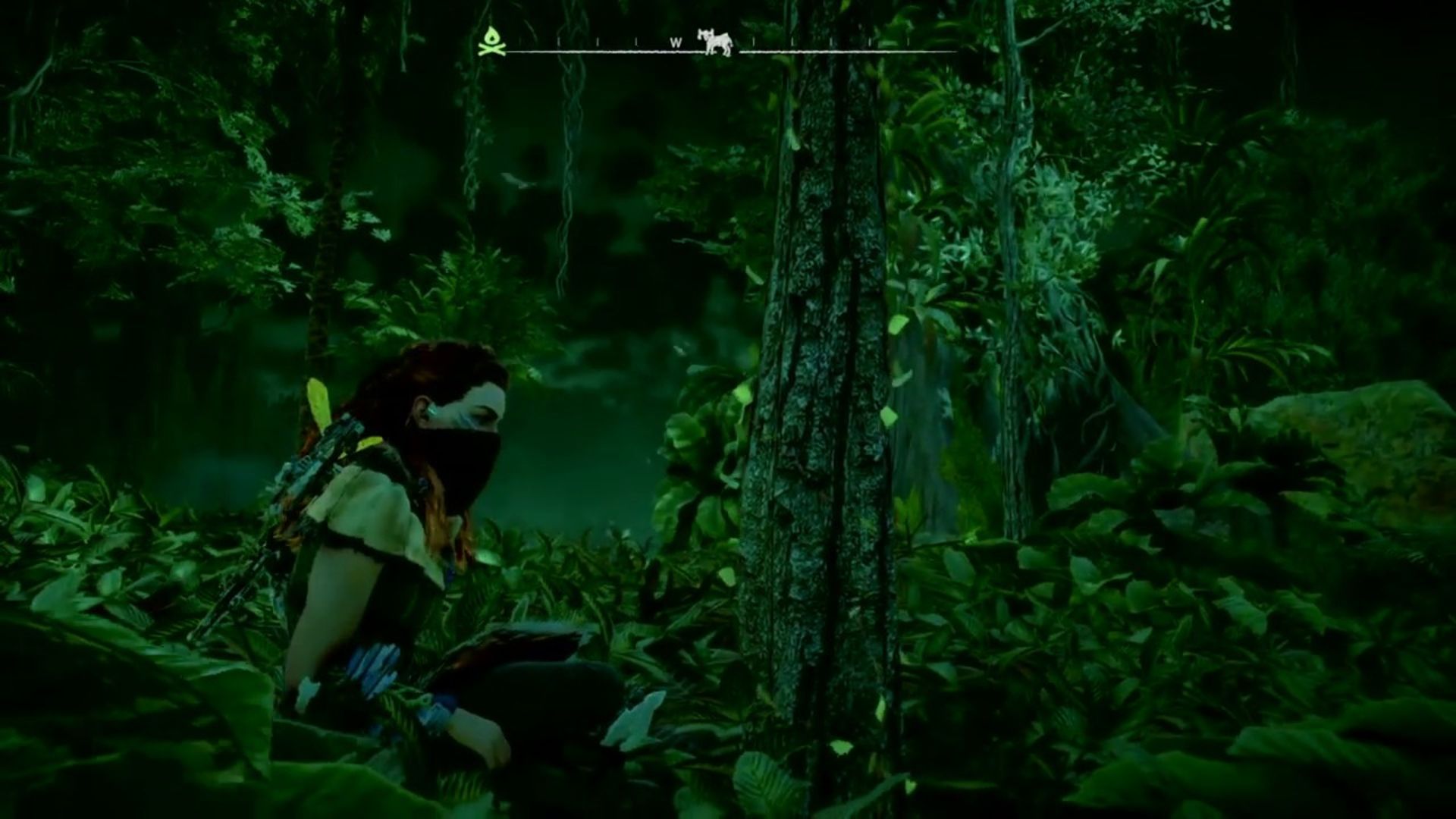Click the crossed logs under the flame icon

[493, 49]
